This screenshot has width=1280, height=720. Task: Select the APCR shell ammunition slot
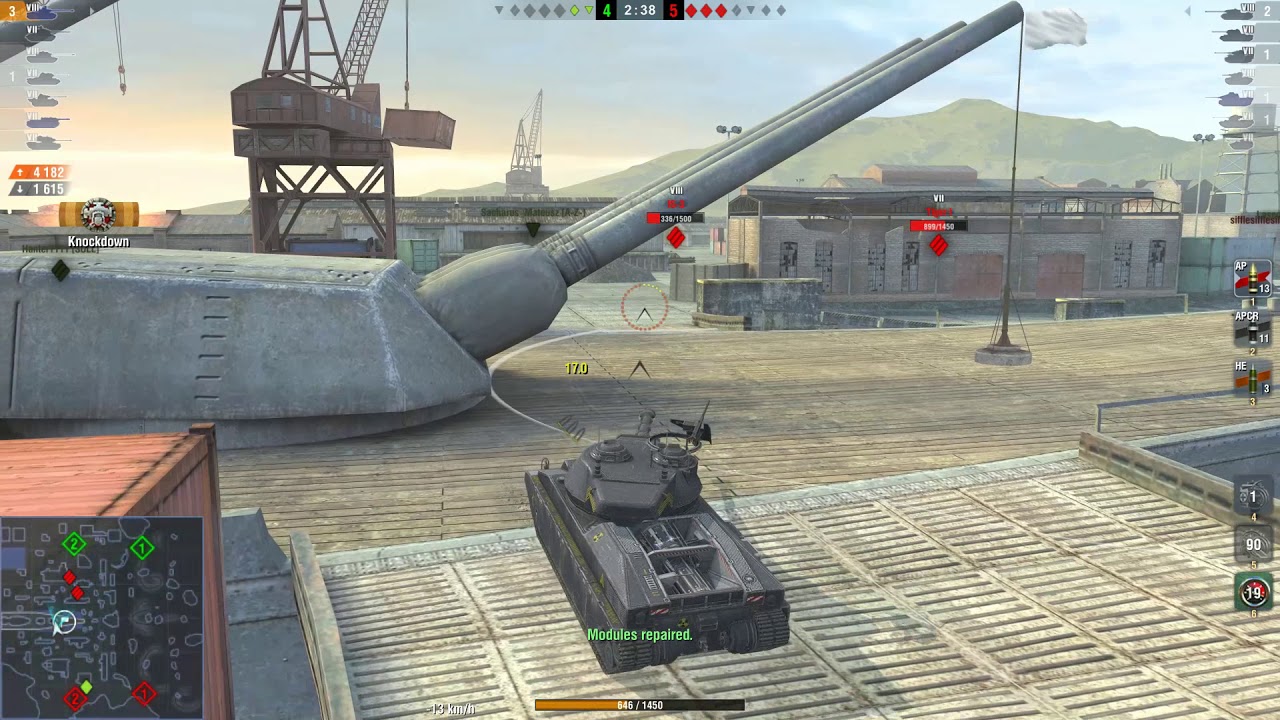pos(1250,327)
